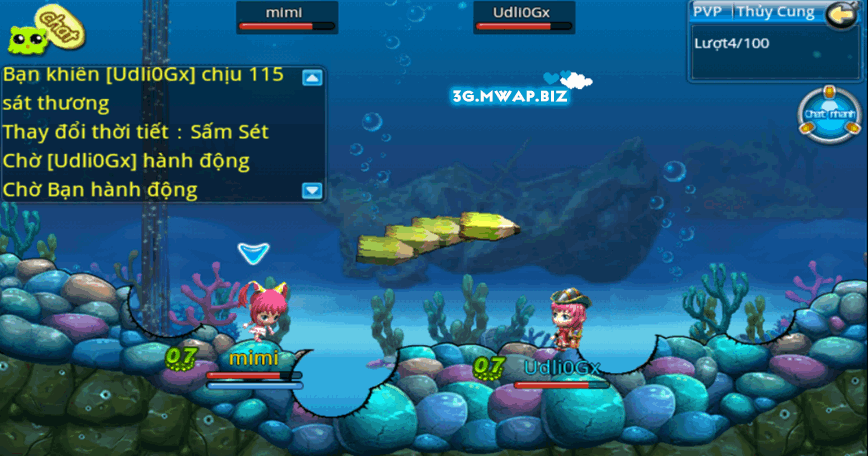Select the PVP tab in the info panel
The height and width of the screenshot is (456, 868).
click(710, 13)
